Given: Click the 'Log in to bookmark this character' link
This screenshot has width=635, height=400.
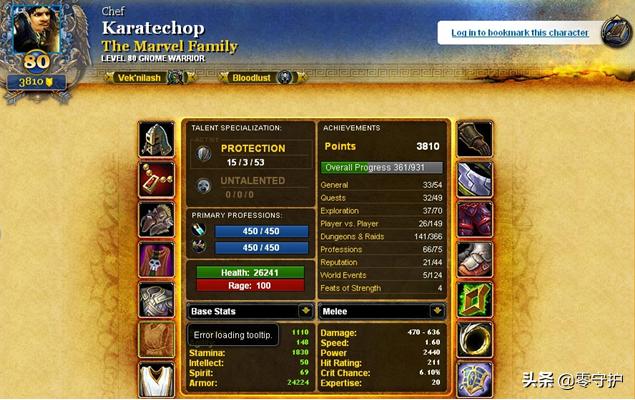Looking at the screenshot, I should point(519,33).
